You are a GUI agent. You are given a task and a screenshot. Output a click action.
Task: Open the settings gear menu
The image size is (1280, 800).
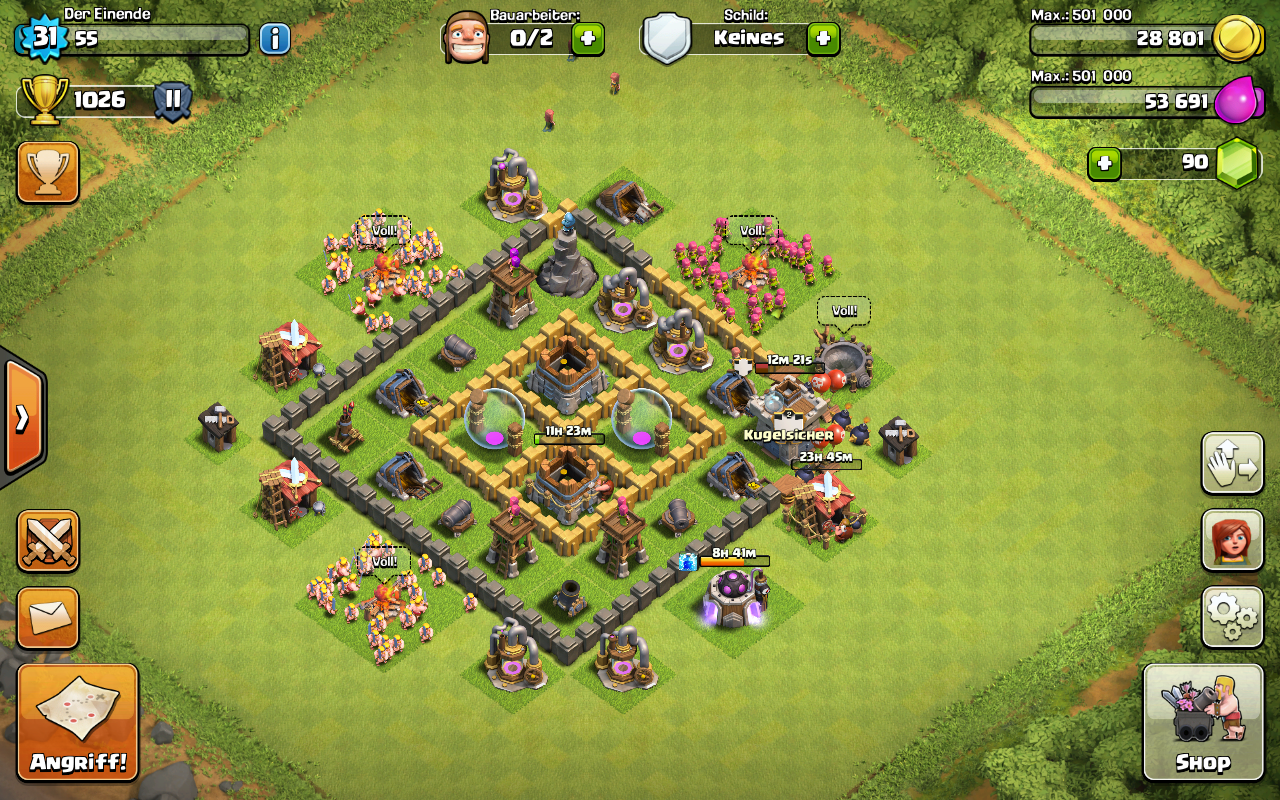coord(1232,617)
